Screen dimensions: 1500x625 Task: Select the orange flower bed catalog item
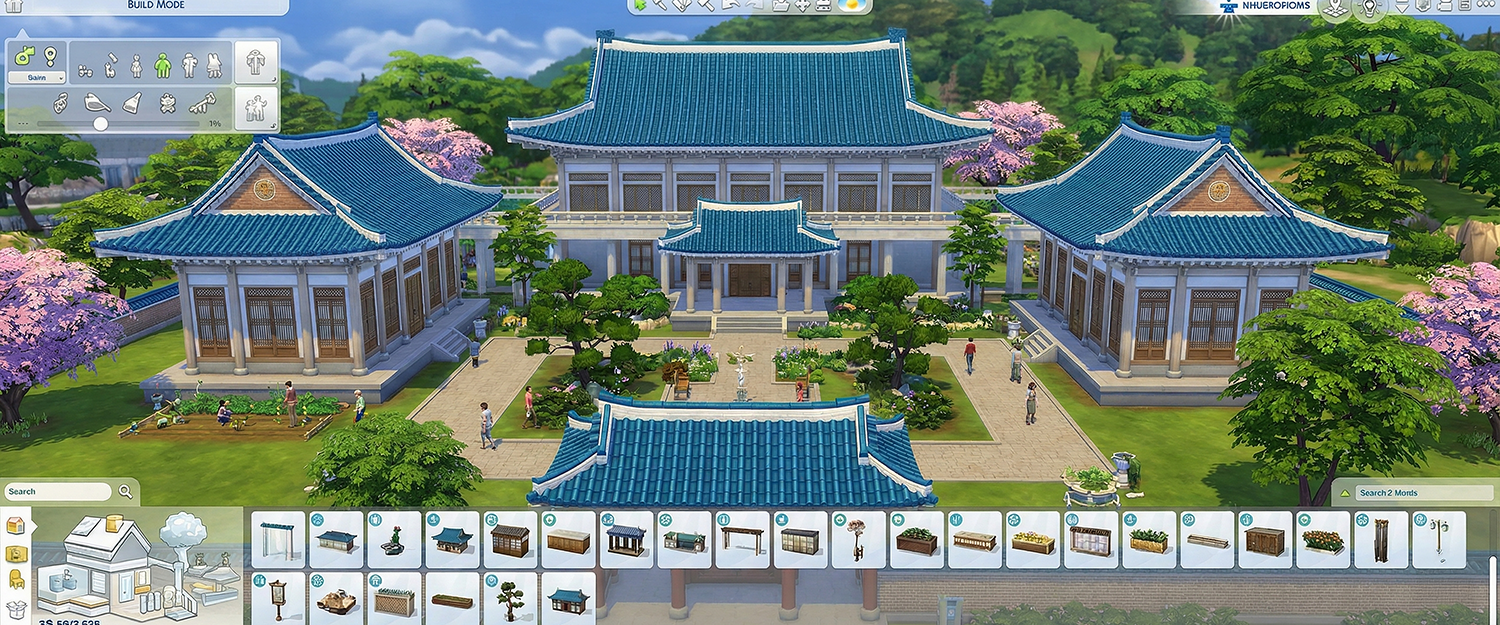tap(1324, 541)
